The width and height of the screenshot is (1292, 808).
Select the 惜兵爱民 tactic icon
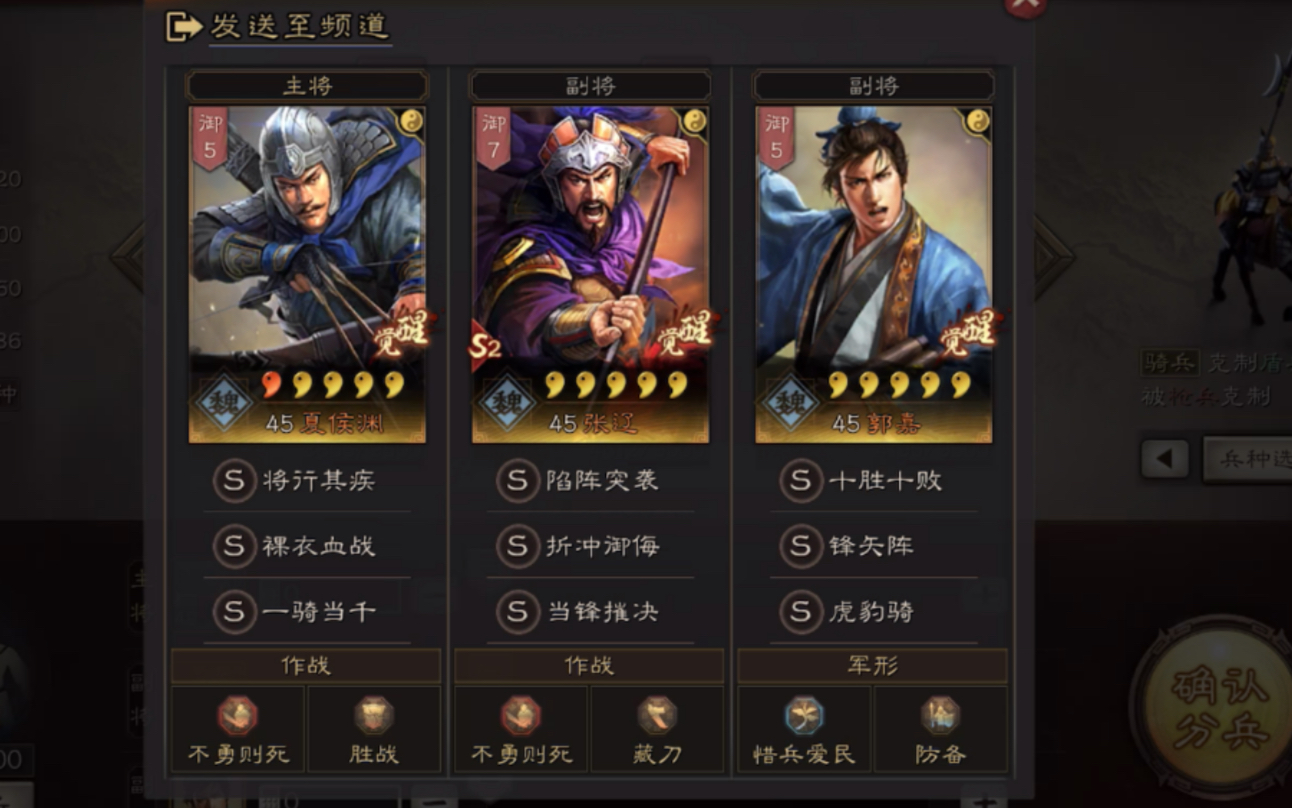click(x=803, y=718)
